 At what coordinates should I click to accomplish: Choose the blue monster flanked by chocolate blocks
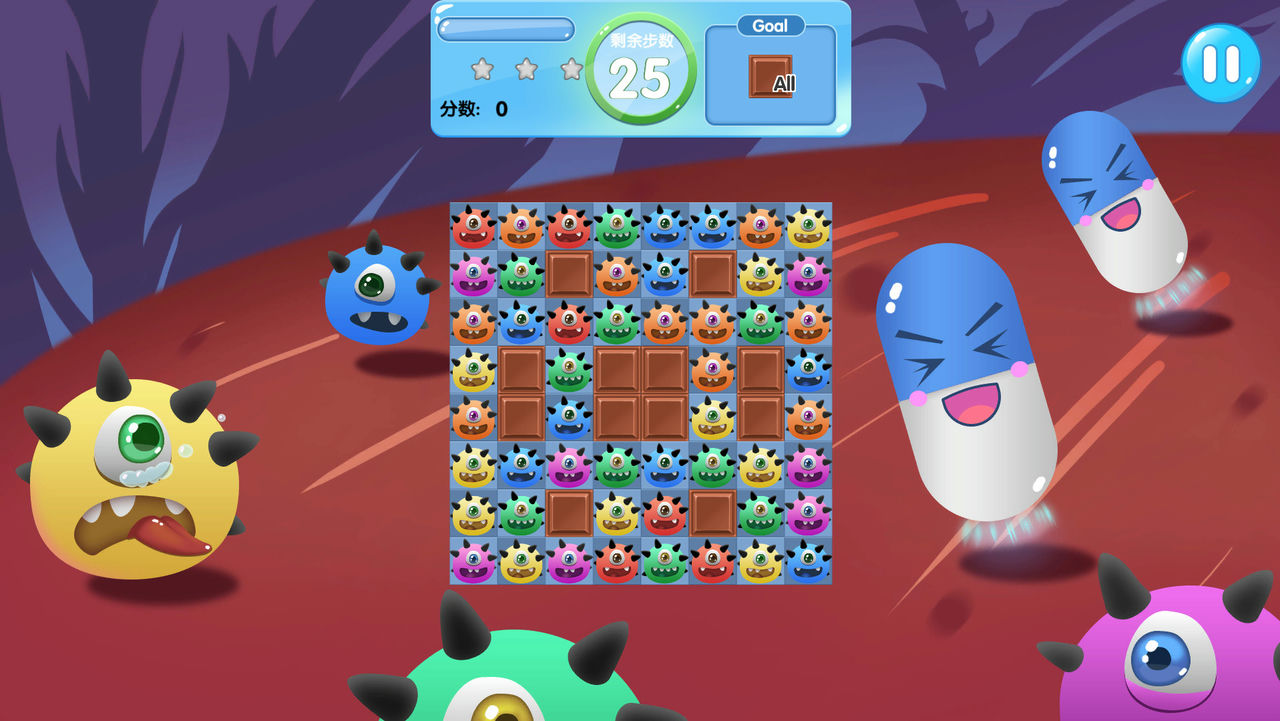click(569, 417)
